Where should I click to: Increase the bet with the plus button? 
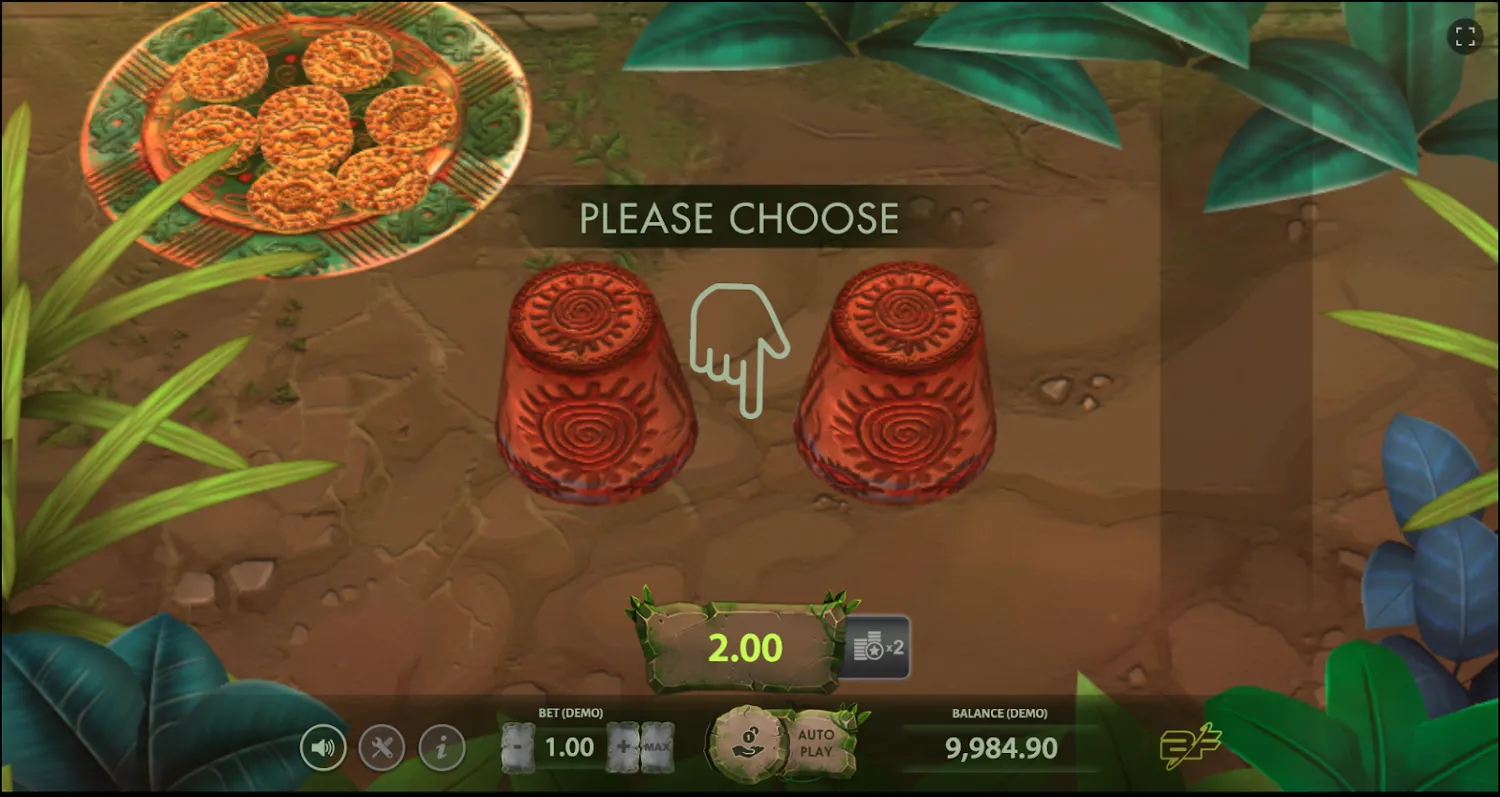(x=624, y=746)
